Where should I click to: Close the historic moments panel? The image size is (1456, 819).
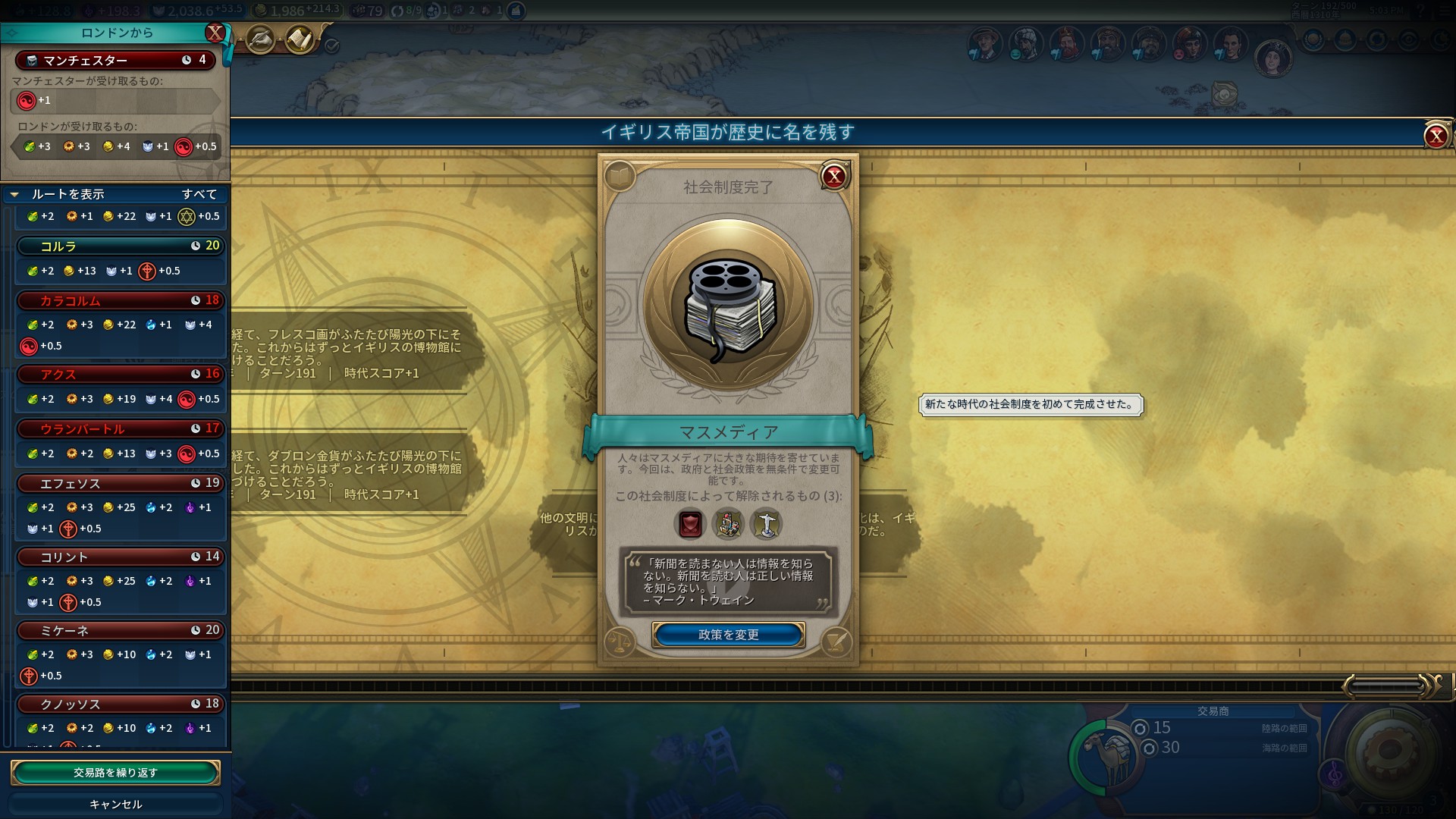click(1436, 136)
